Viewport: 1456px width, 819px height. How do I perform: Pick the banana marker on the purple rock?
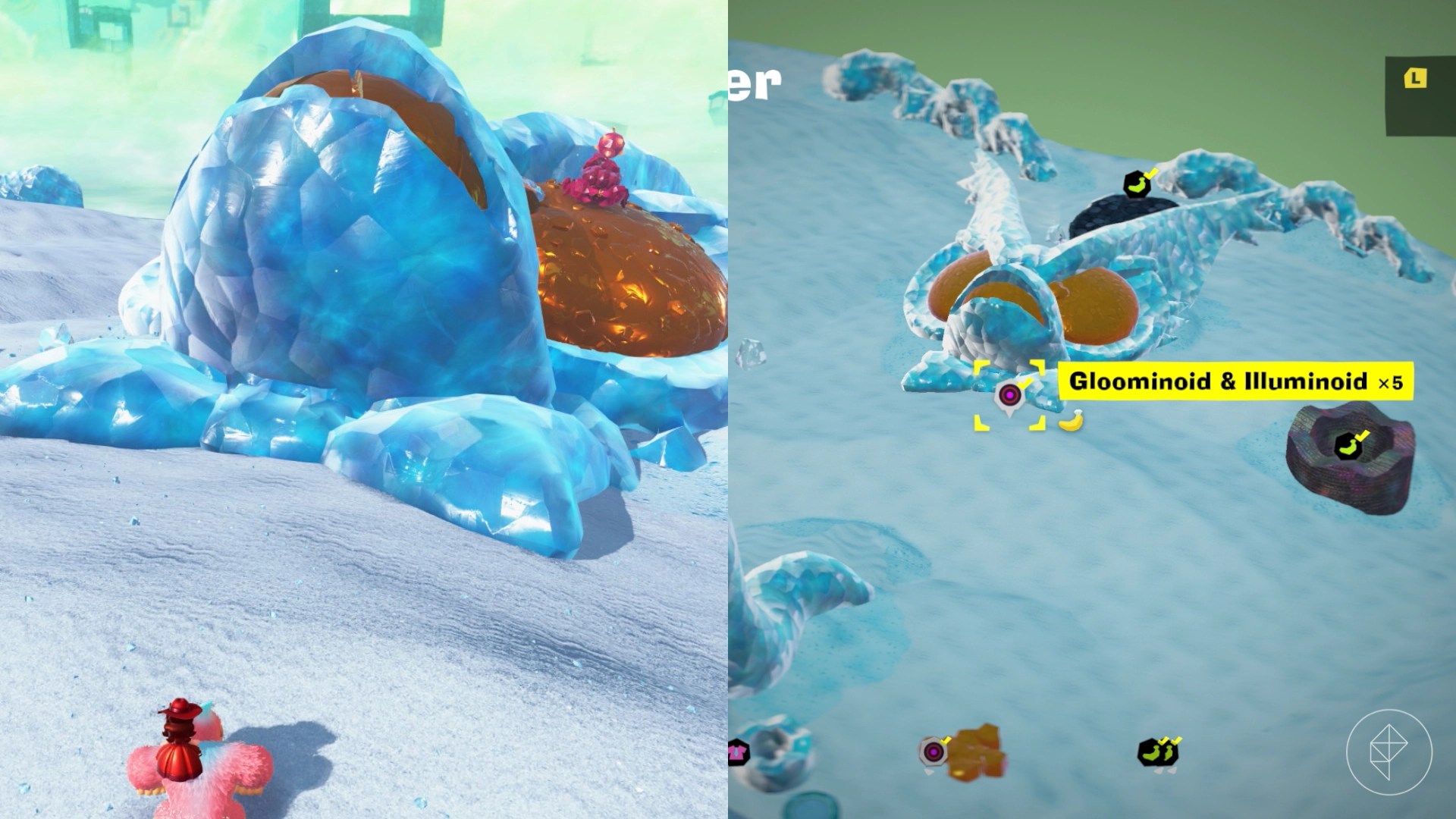(1348, 447)
